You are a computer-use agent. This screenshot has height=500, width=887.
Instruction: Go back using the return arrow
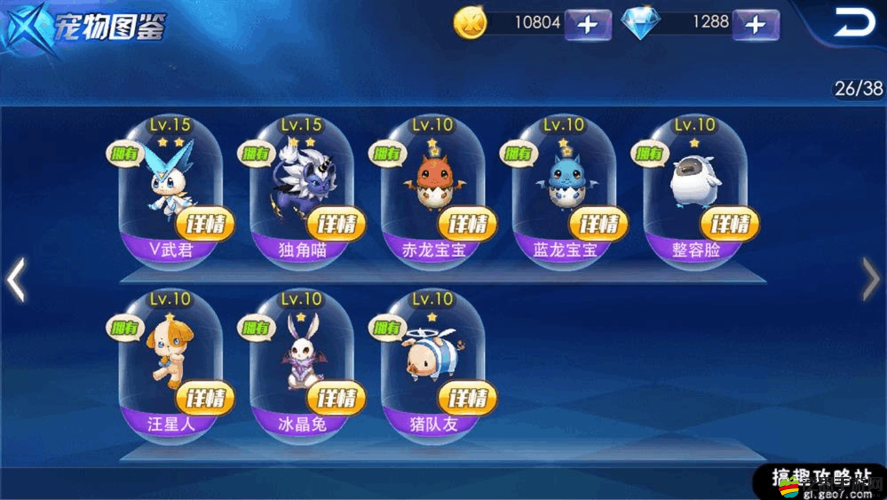click(x=851, y=22)
